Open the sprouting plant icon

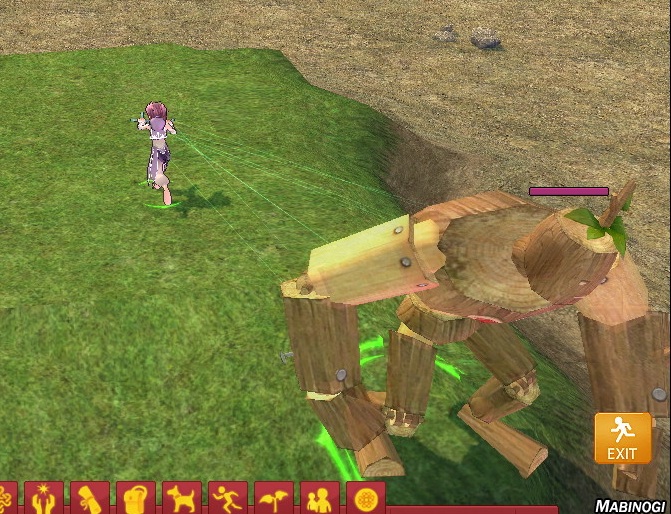[x=274, y=498]
